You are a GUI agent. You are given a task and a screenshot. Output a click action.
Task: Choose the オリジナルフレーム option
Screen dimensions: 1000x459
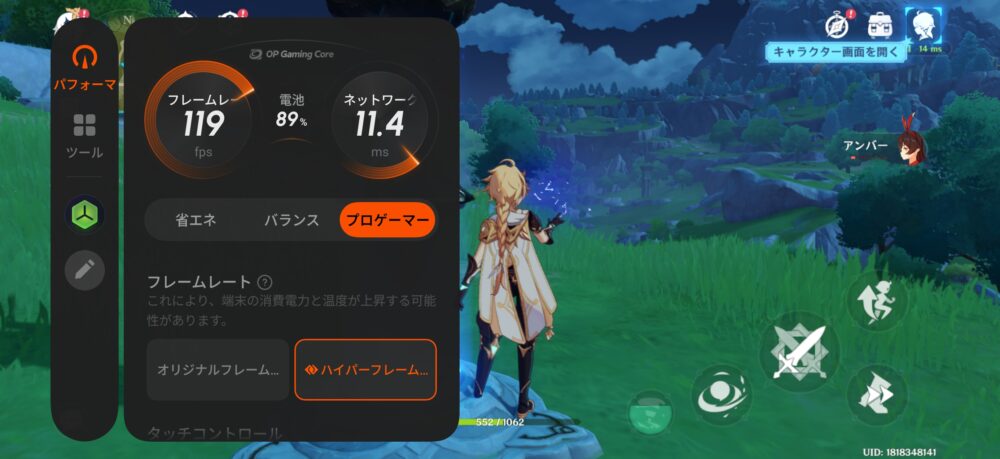218,369
